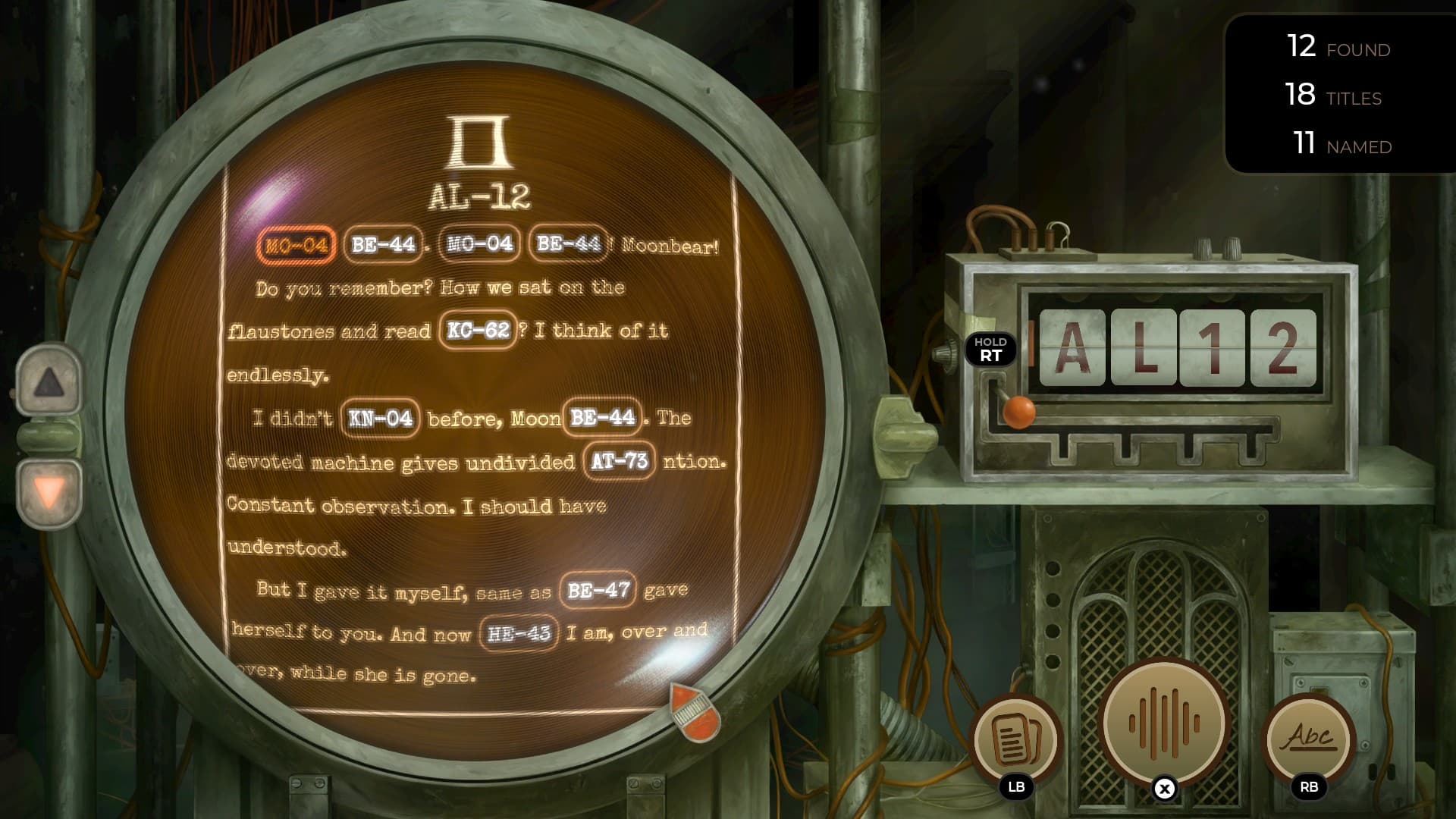Click the HOLD RT badge

tap(991, 350)
